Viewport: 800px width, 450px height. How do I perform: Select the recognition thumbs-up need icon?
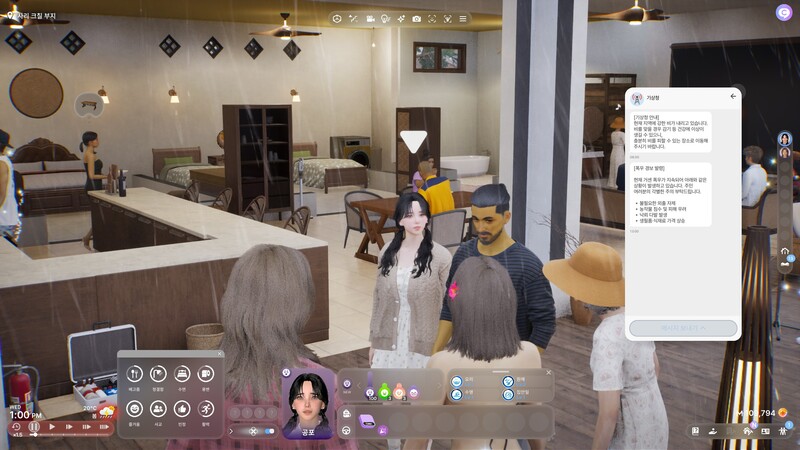(x=182, y=408)
